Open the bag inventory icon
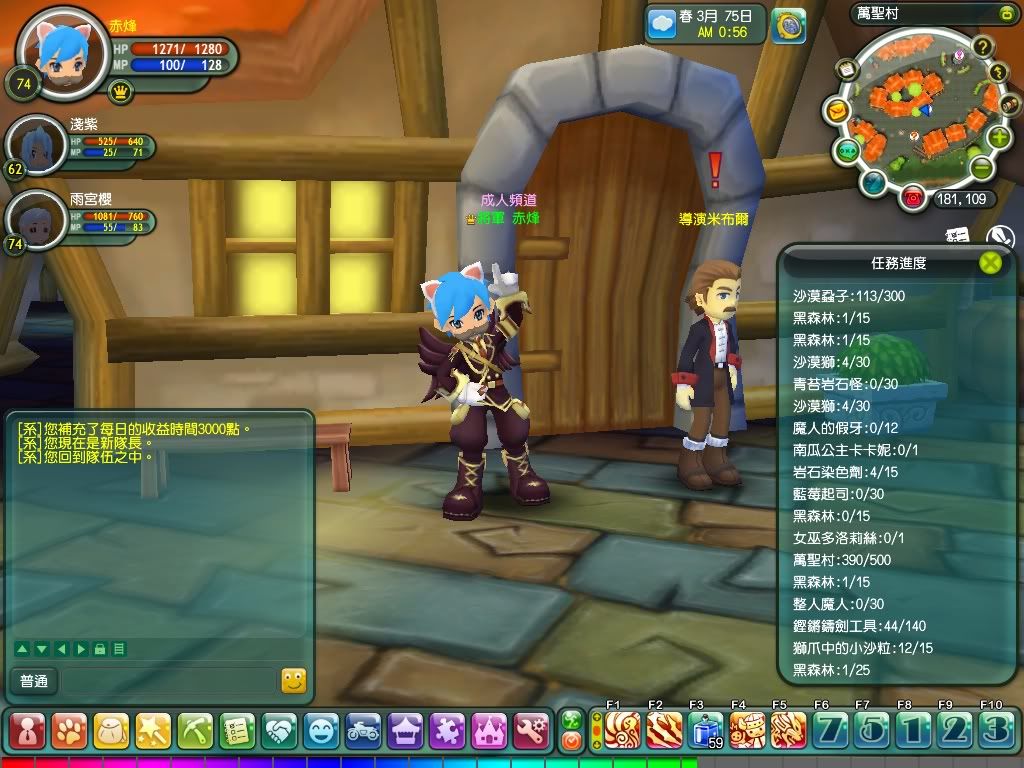Screen dimensions: 1024x768 (111, 730)
